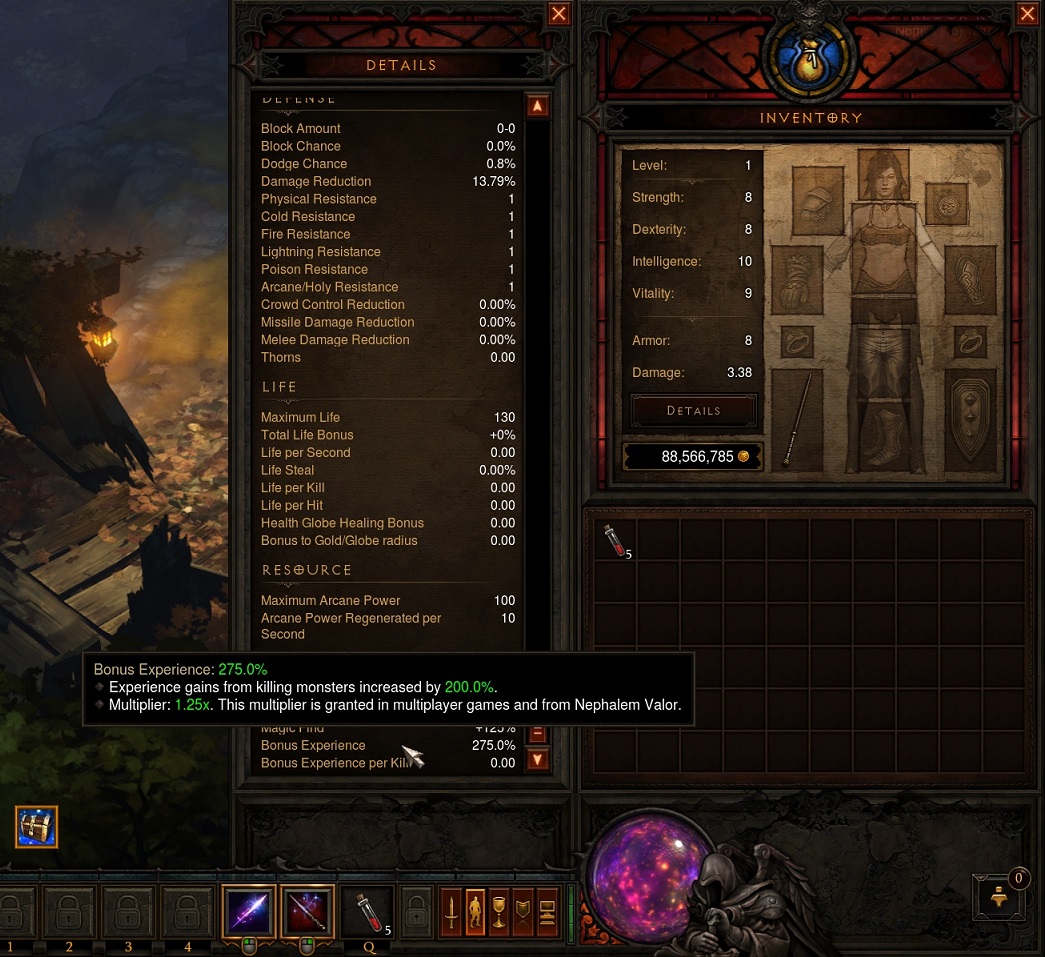The height and width of the screenshot is (957, 1045).
Task: Click the down arrow of the Details scrollbar
Action: 537,760
